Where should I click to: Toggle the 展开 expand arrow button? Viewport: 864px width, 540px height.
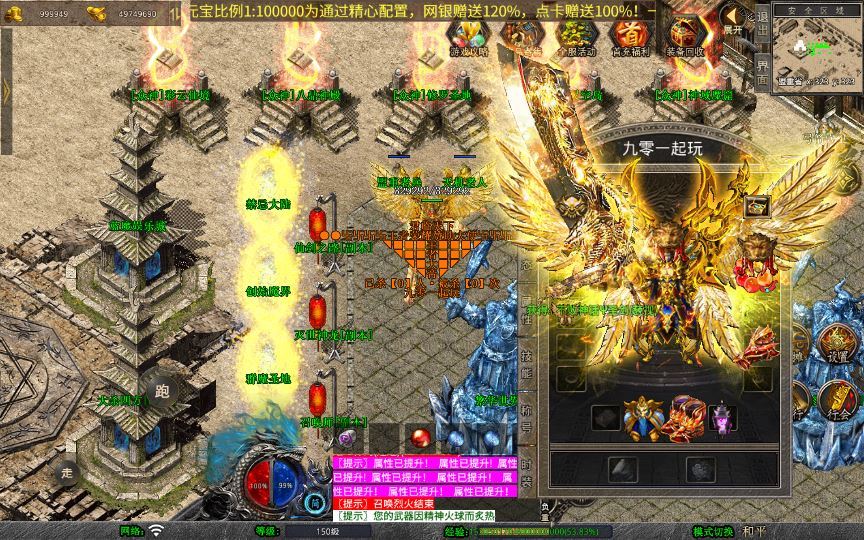[733, 18]
